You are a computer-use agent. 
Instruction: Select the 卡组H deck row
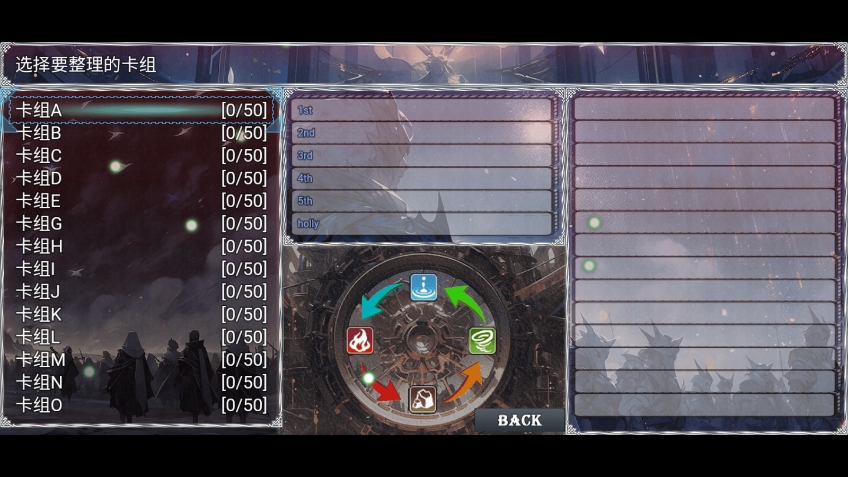point(141,246)
